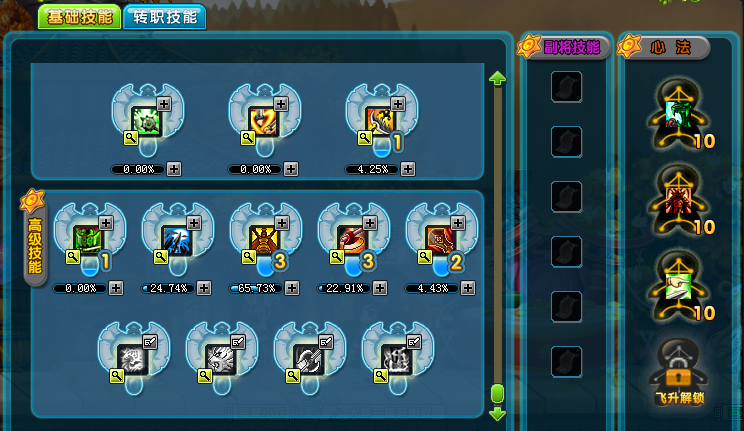Click the plus beside the 65.73% bar
Image resolution: width=744 pixels, height=431 pixels.
(292, 288)
